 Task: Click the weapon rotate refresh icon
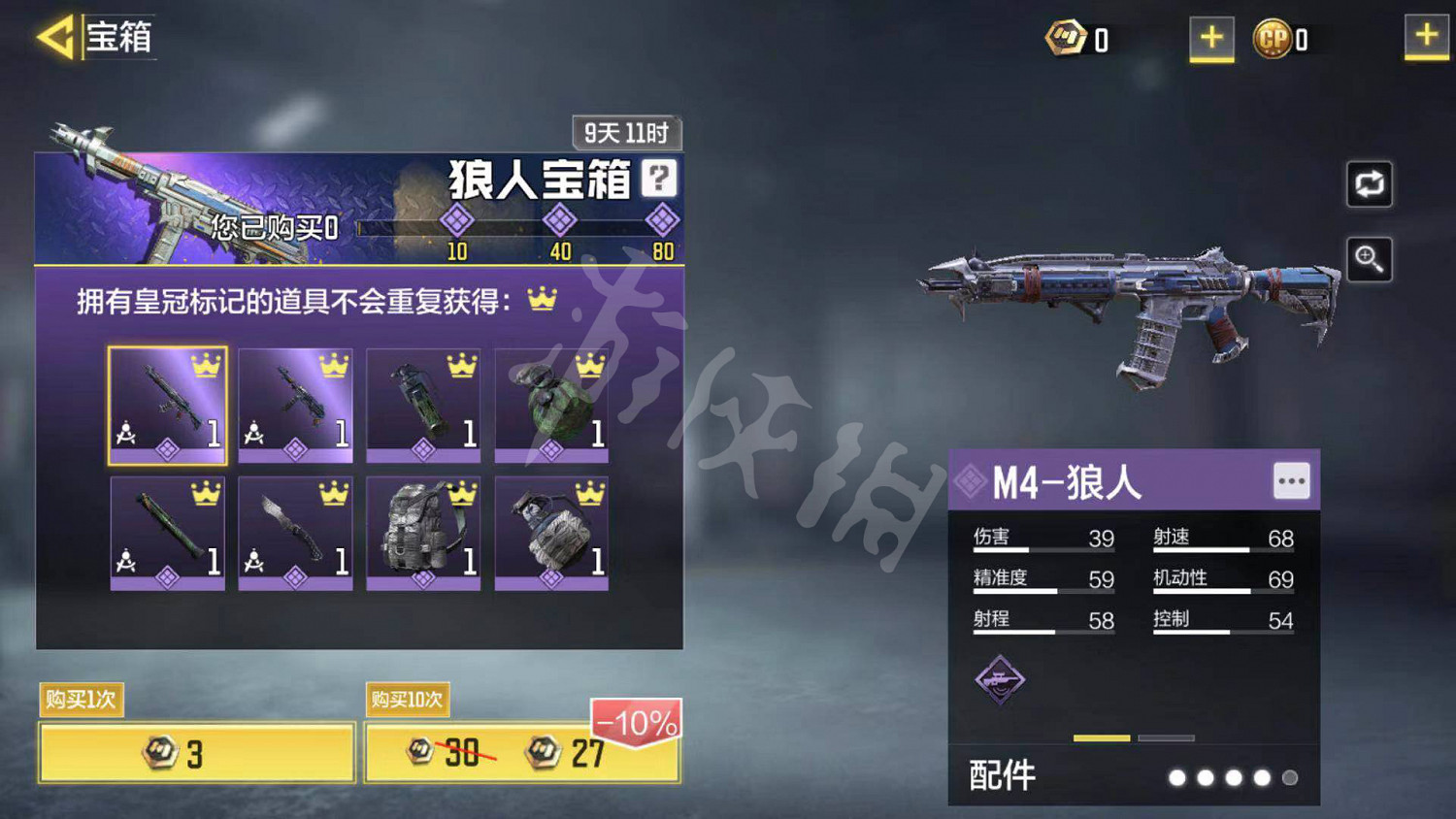pyautogui.click(x=1369, y=184)
